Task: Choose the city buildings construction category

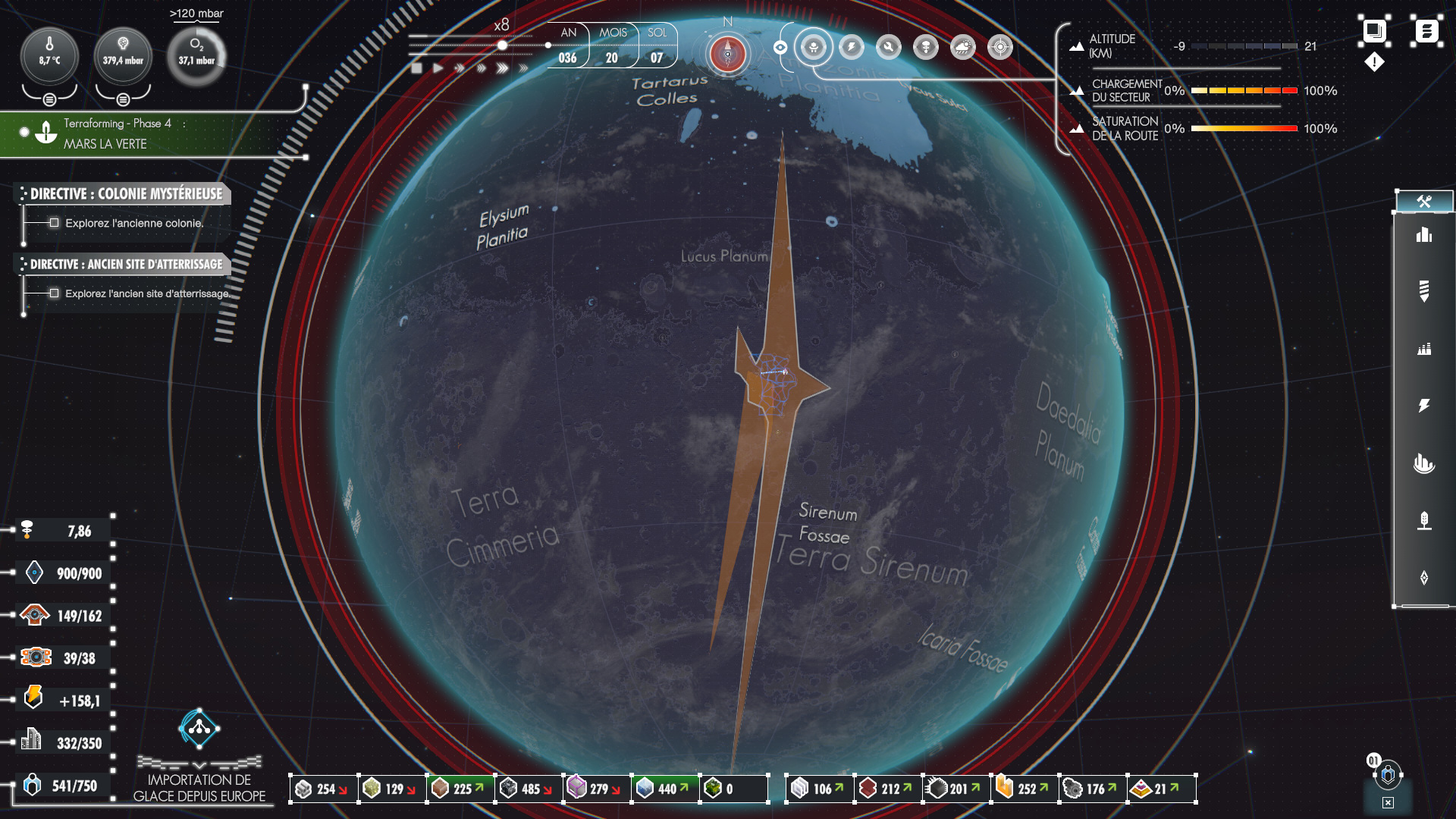Action: click(x=1424, y=235)
